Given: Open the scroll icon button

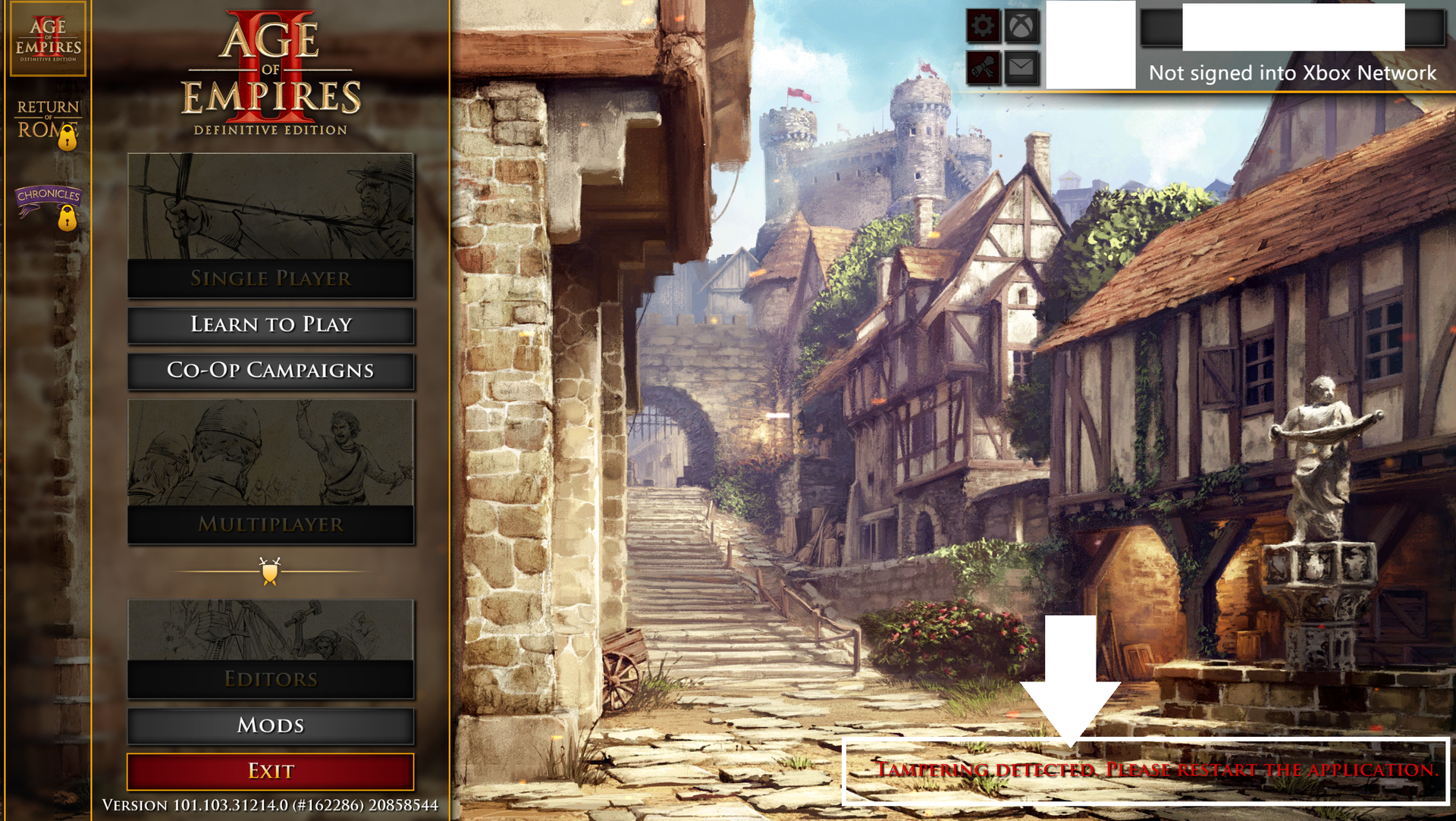Looking at the screenshot, I should [x=983, y=68].
